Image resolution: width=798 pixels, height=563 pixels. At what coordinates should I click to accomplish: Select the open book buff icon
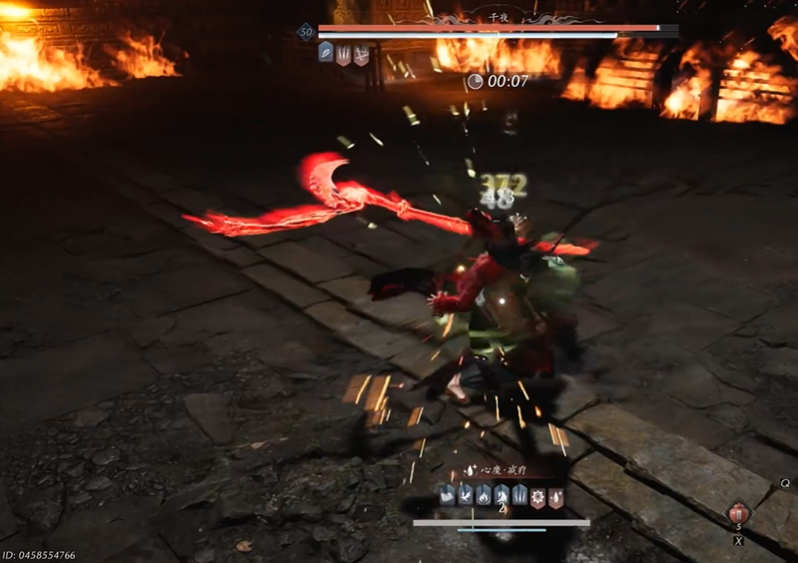tap(446, 493)
